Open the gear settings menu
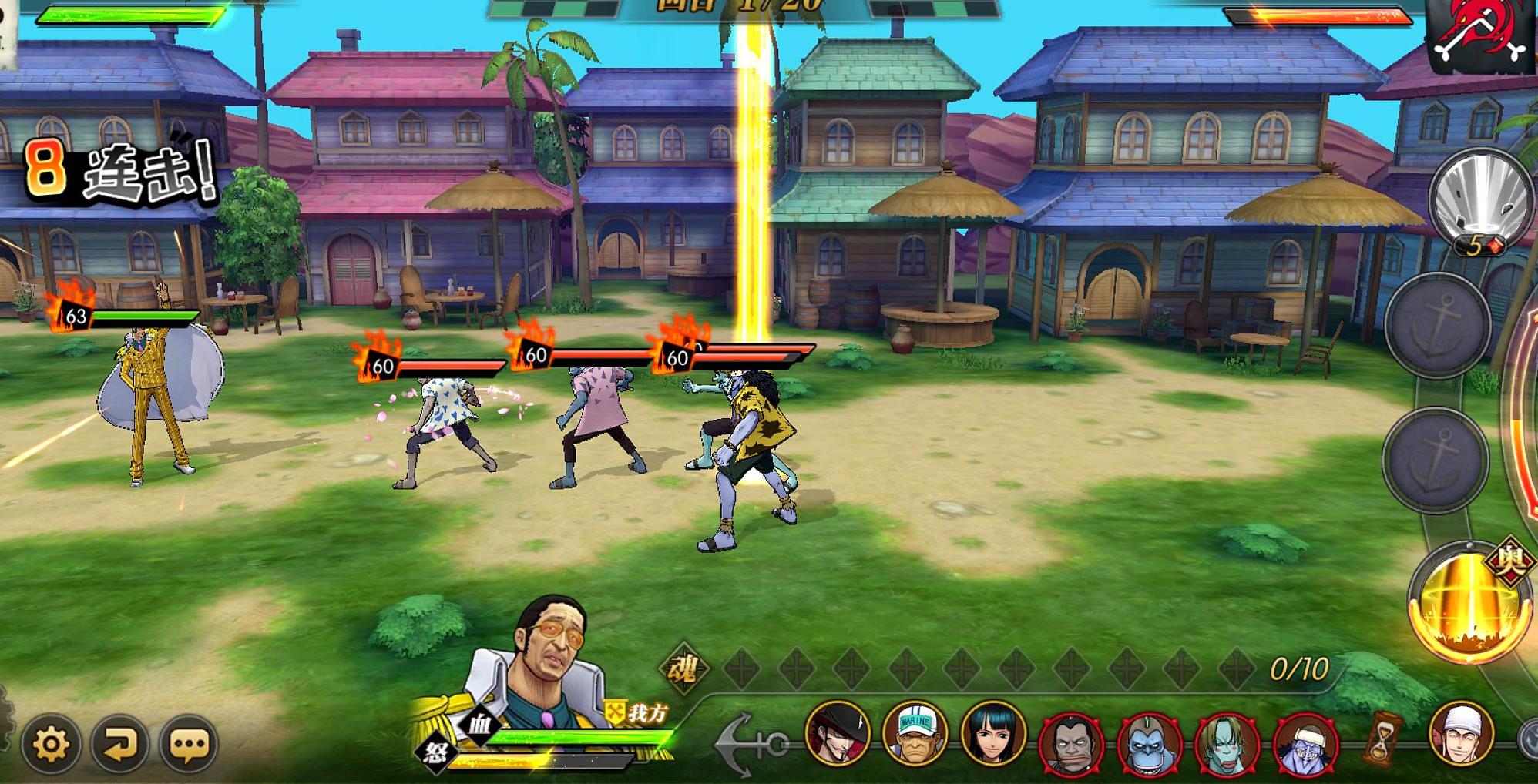This screenshot has height=784, width=1538. point(51,744)
